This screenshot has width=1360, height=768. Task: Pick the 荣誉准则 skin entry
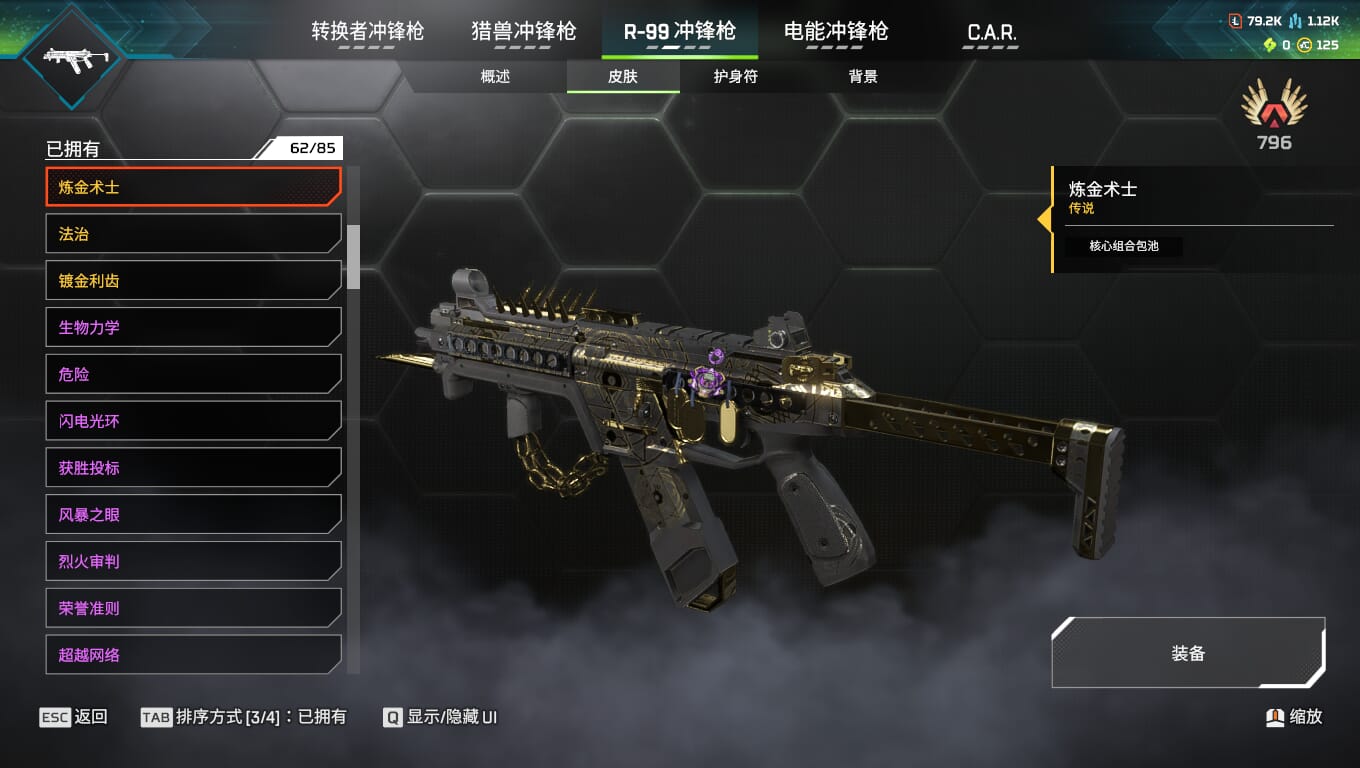[193, 608]
